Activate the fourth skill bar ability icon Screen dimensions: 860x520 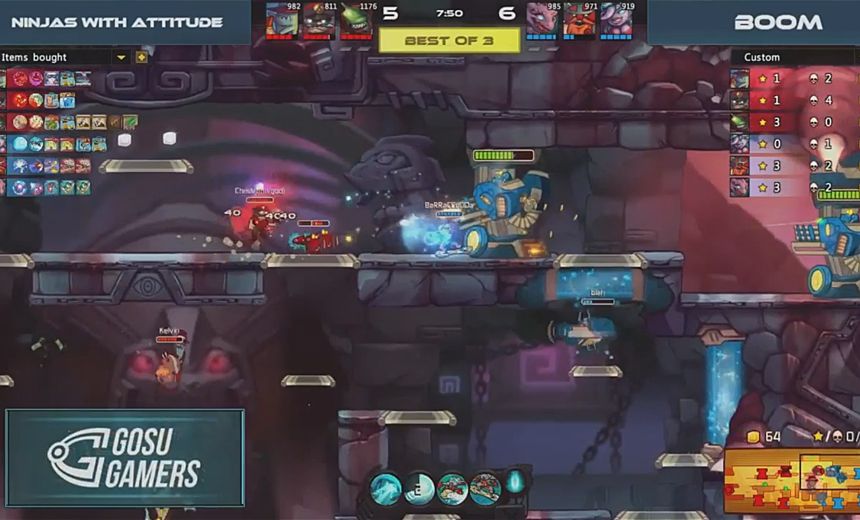485,488
